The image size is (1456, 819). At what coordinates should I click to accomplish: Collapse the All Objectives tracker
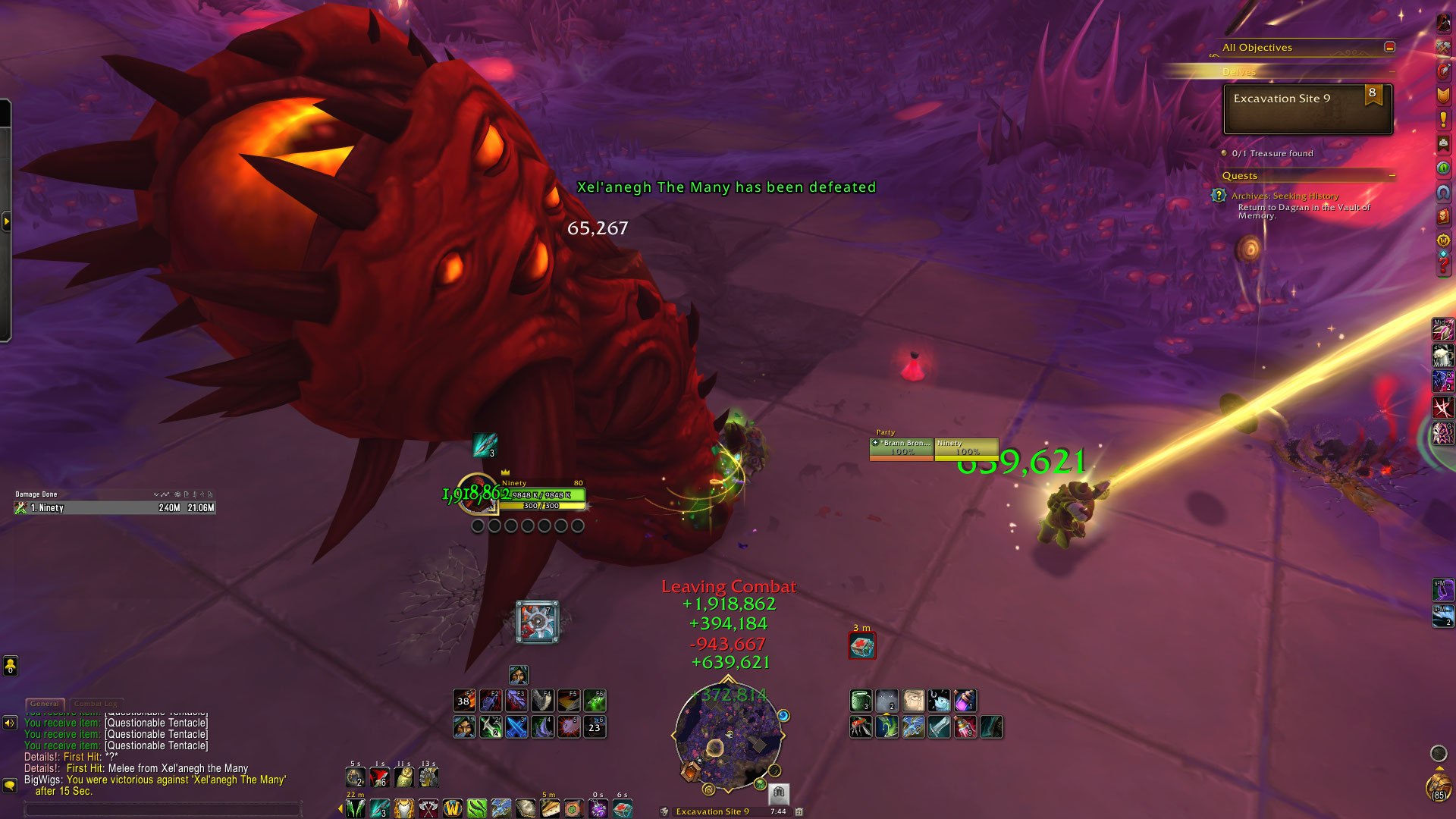(x=1389, y=47)
